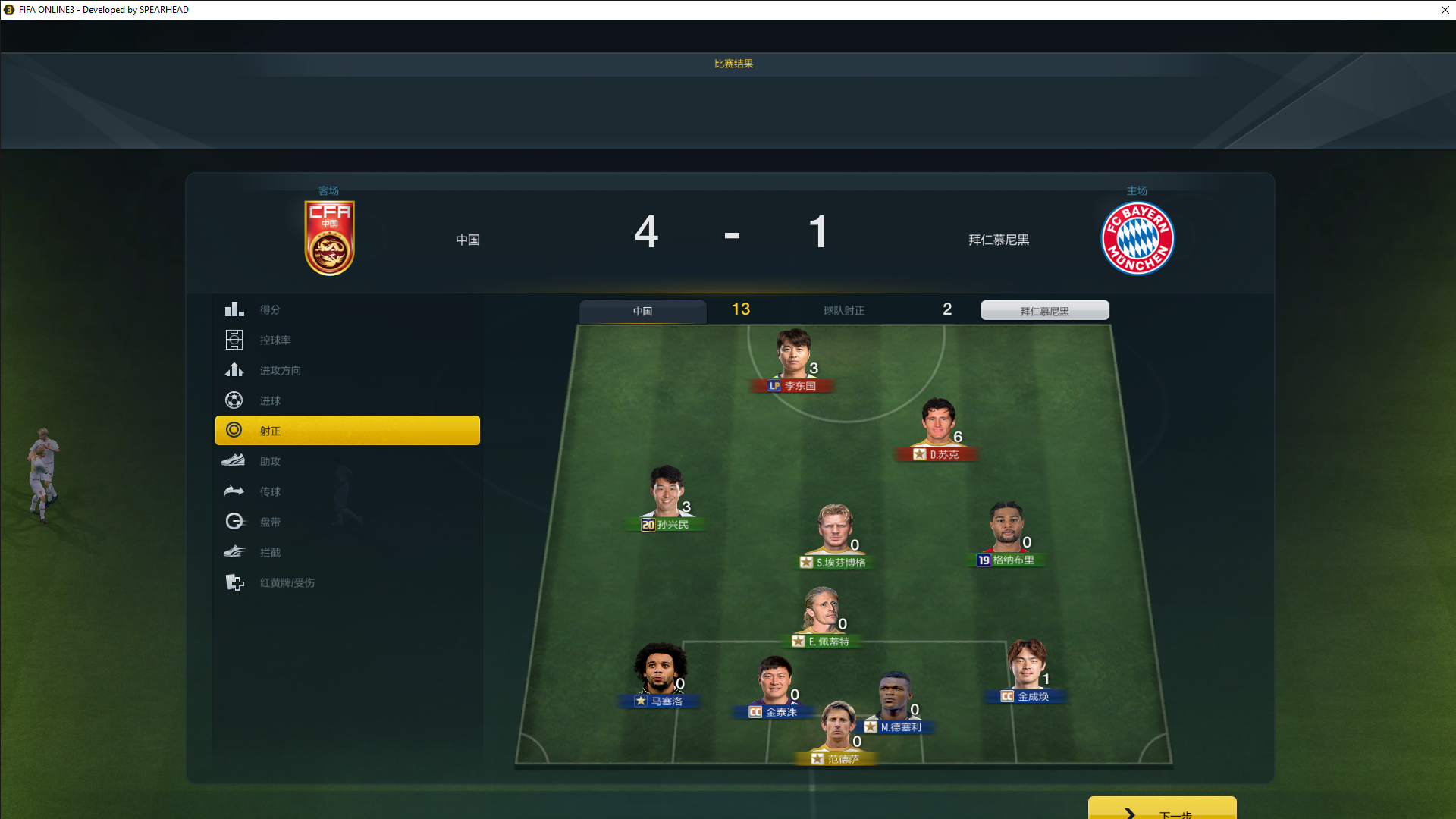Switch to the 中国 team tab
1456x819 pixels.
(642, 311)
